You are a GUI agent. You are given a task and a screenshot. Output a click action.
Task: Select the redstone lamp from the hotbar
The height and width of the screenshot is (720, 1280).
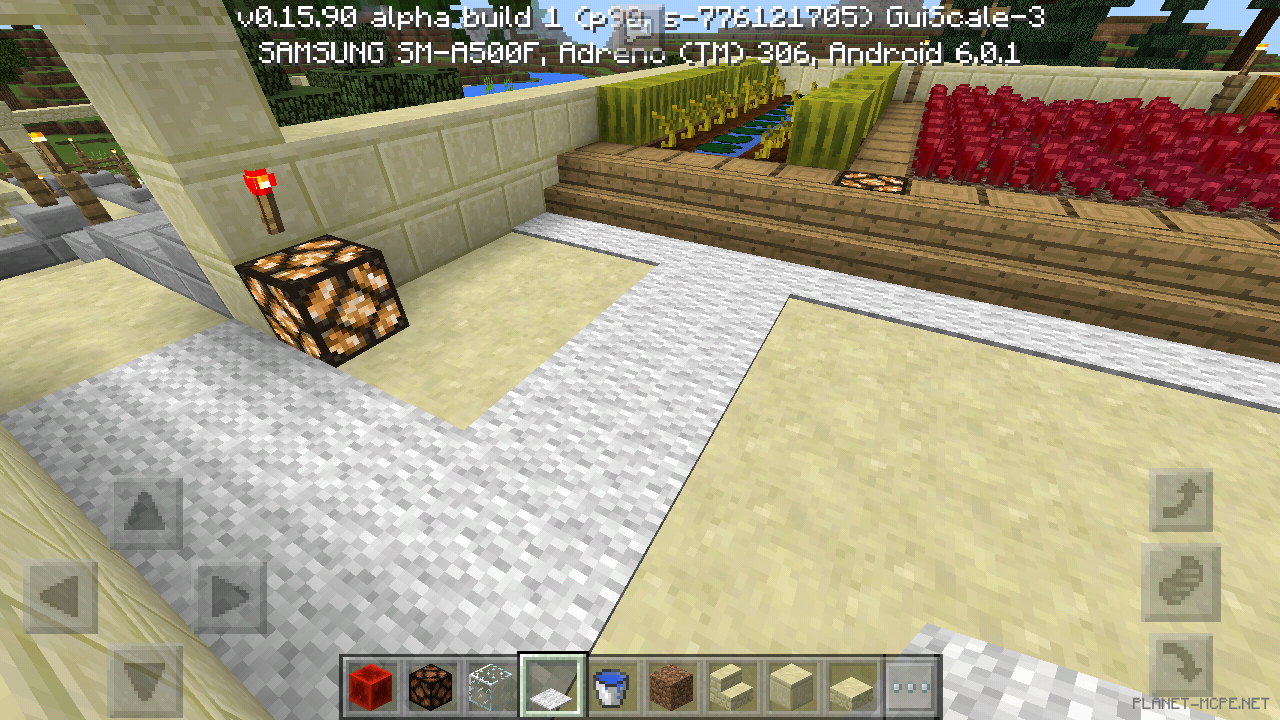click(x=431, y=687)
